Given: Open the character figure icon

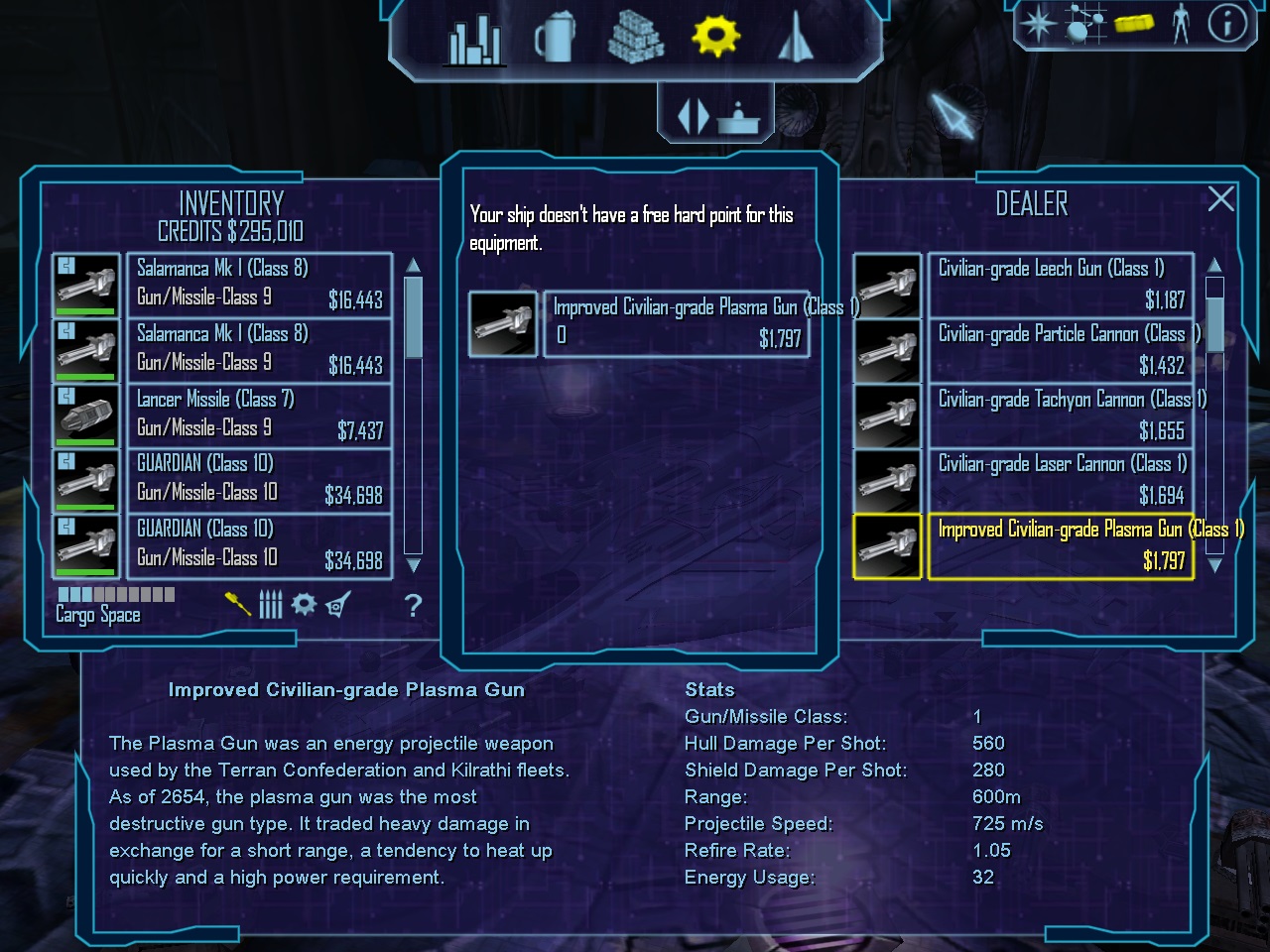Looking at the screenshot, I should click(x=1180, y=22).
